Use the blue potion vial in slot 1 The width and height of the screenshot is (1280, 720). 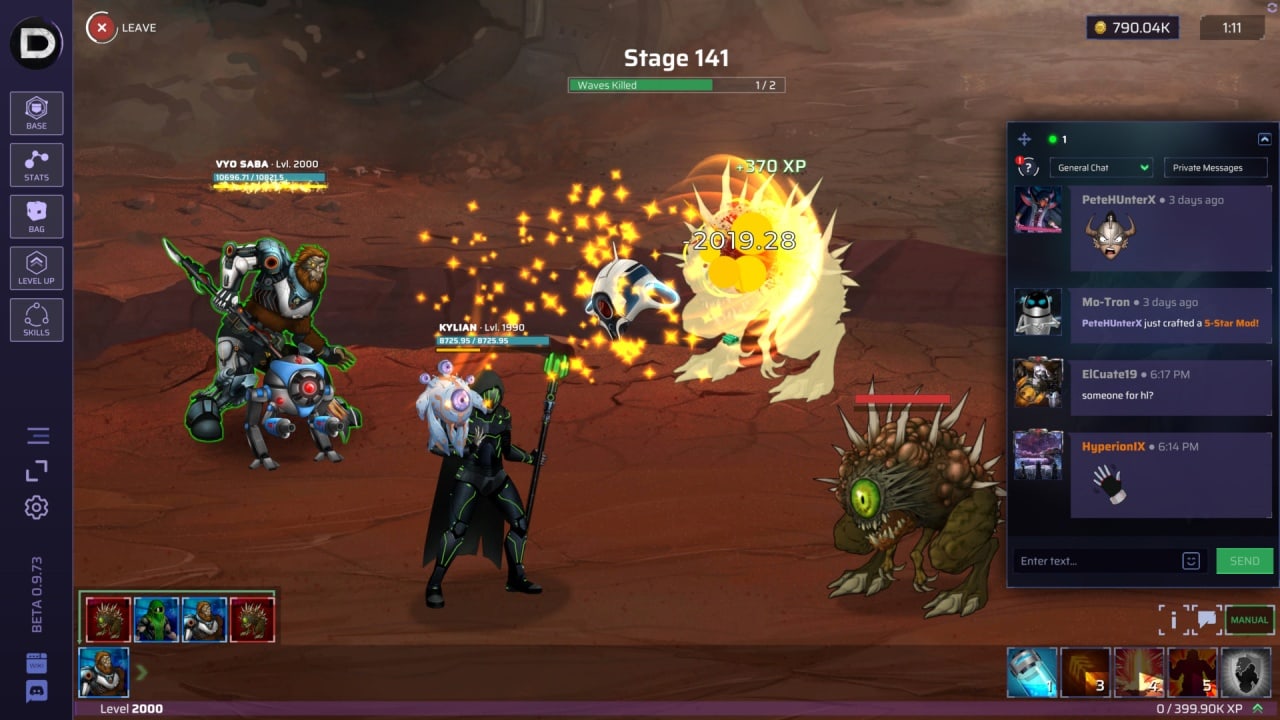[1032, 672]
